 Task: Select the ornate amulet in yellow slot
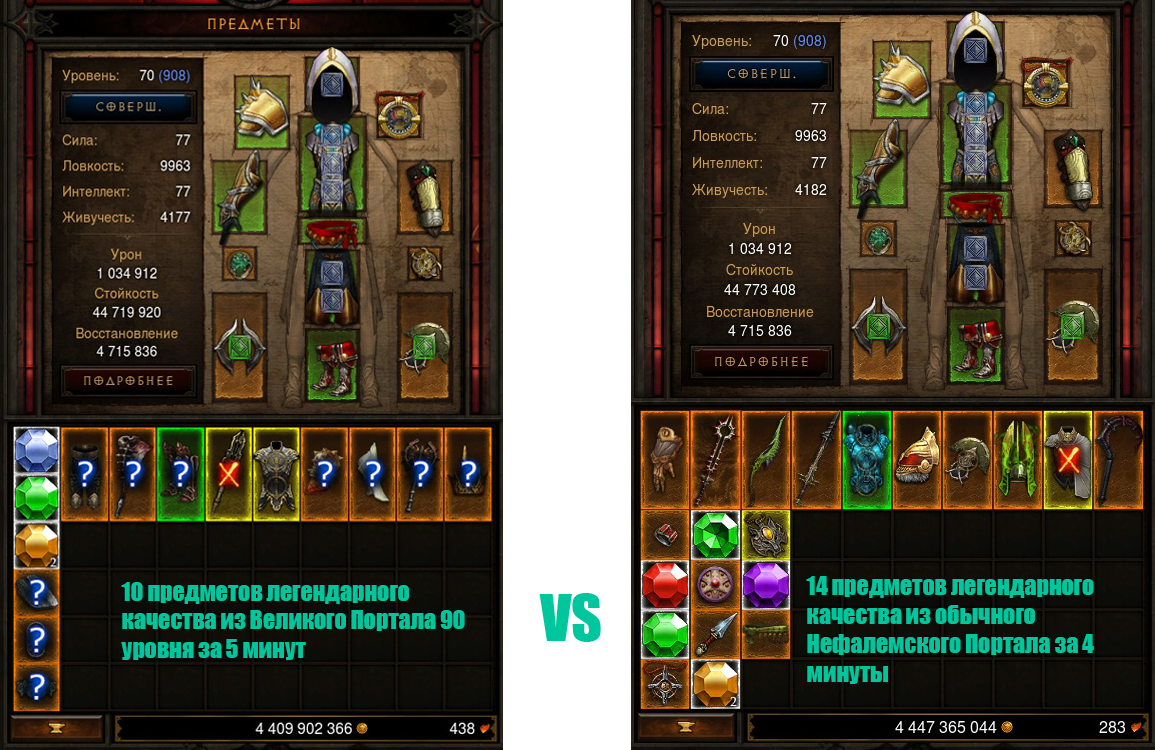point(766,535)
